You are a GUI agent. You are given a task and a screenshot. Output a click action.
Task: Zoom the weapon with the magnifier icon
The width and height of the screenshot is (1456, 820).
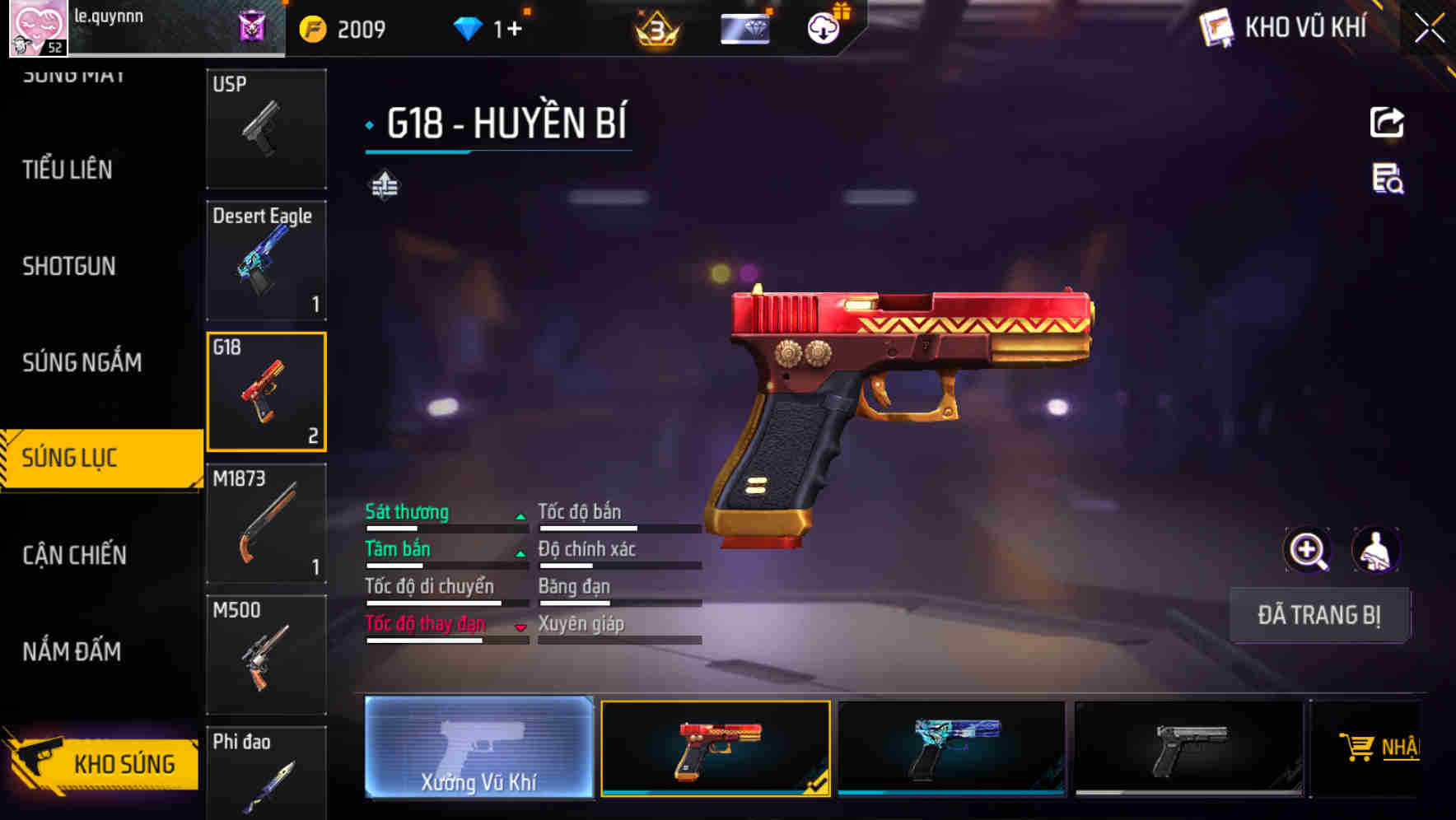coord(1309,550)
